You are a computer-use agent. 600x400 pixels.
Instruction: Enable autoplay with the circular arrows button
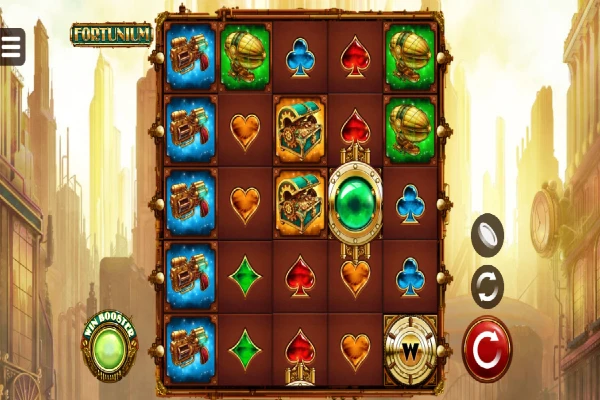(487, 287)
